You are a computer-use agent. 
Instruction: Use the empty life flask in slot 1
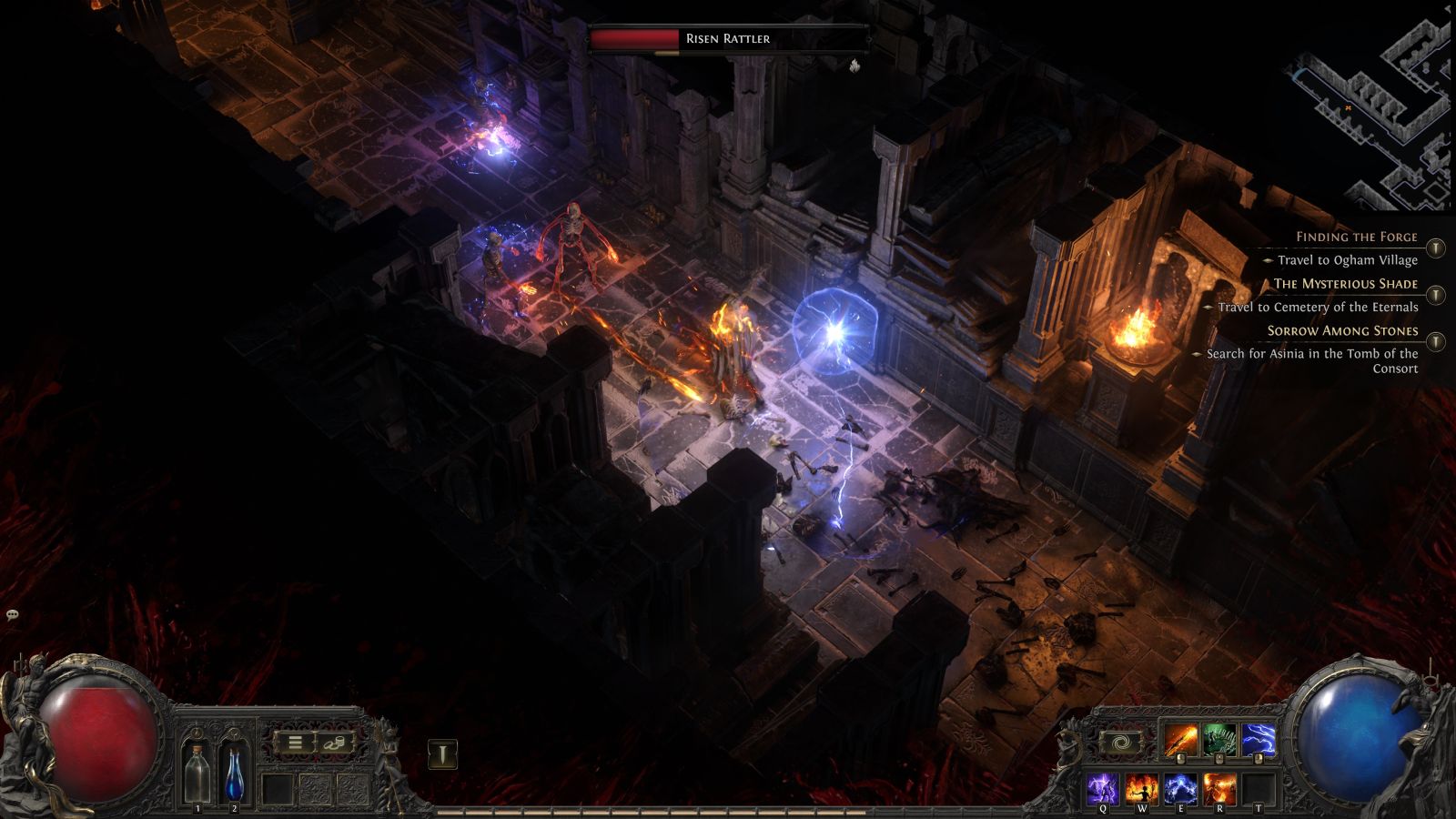tap(197, 775)
